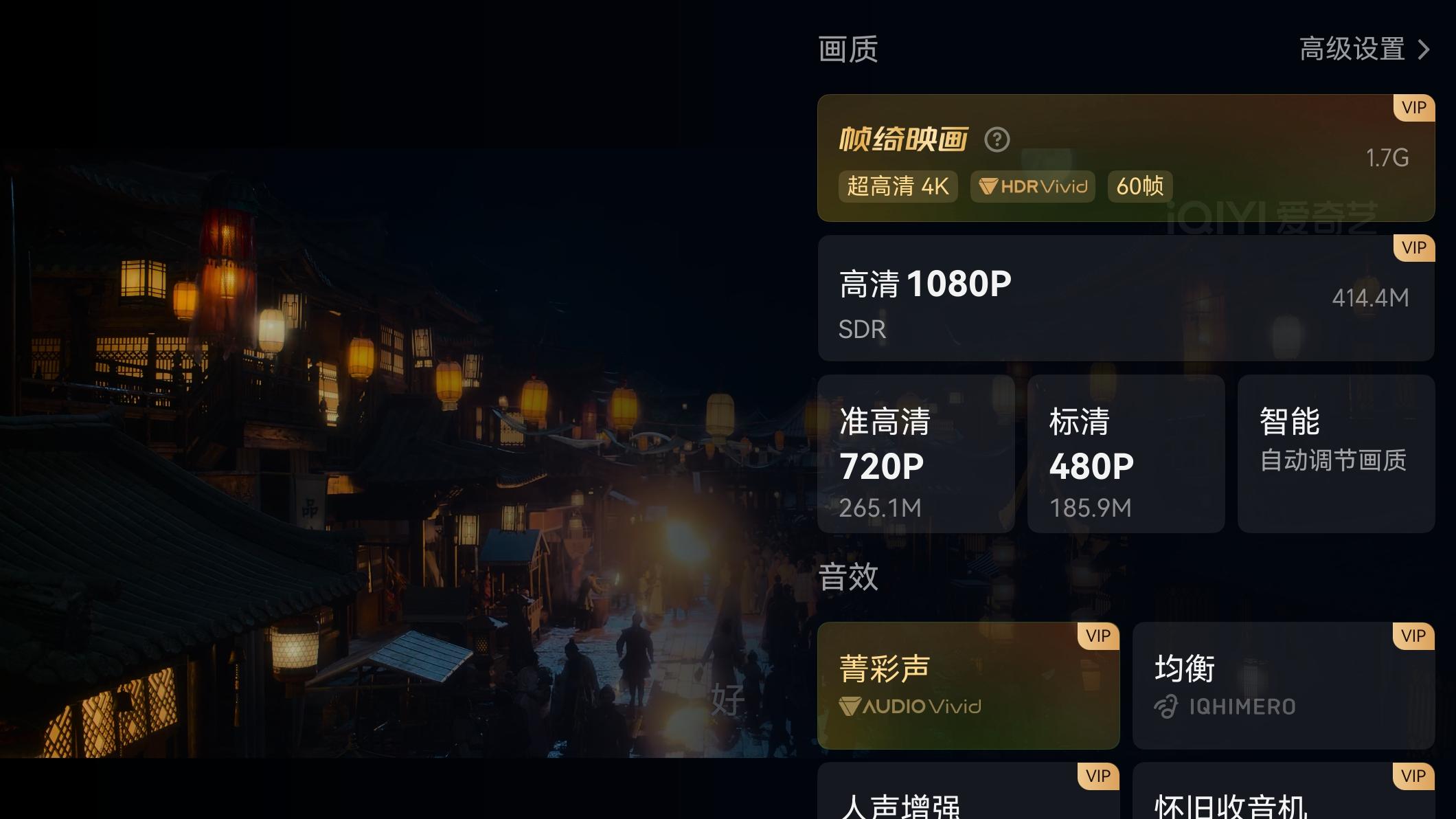
Task: Click the VIP badge on the 帧绮映画 card
Action: click(1412, 108)
